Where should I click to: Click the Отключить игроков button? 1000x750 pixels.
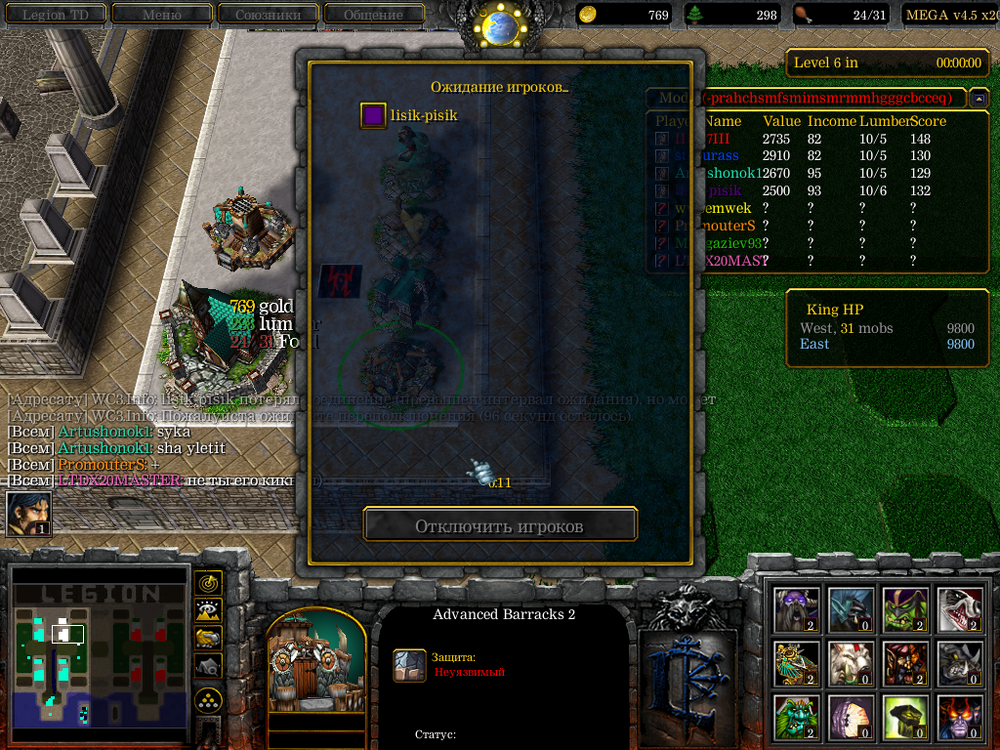coord(499,525)
